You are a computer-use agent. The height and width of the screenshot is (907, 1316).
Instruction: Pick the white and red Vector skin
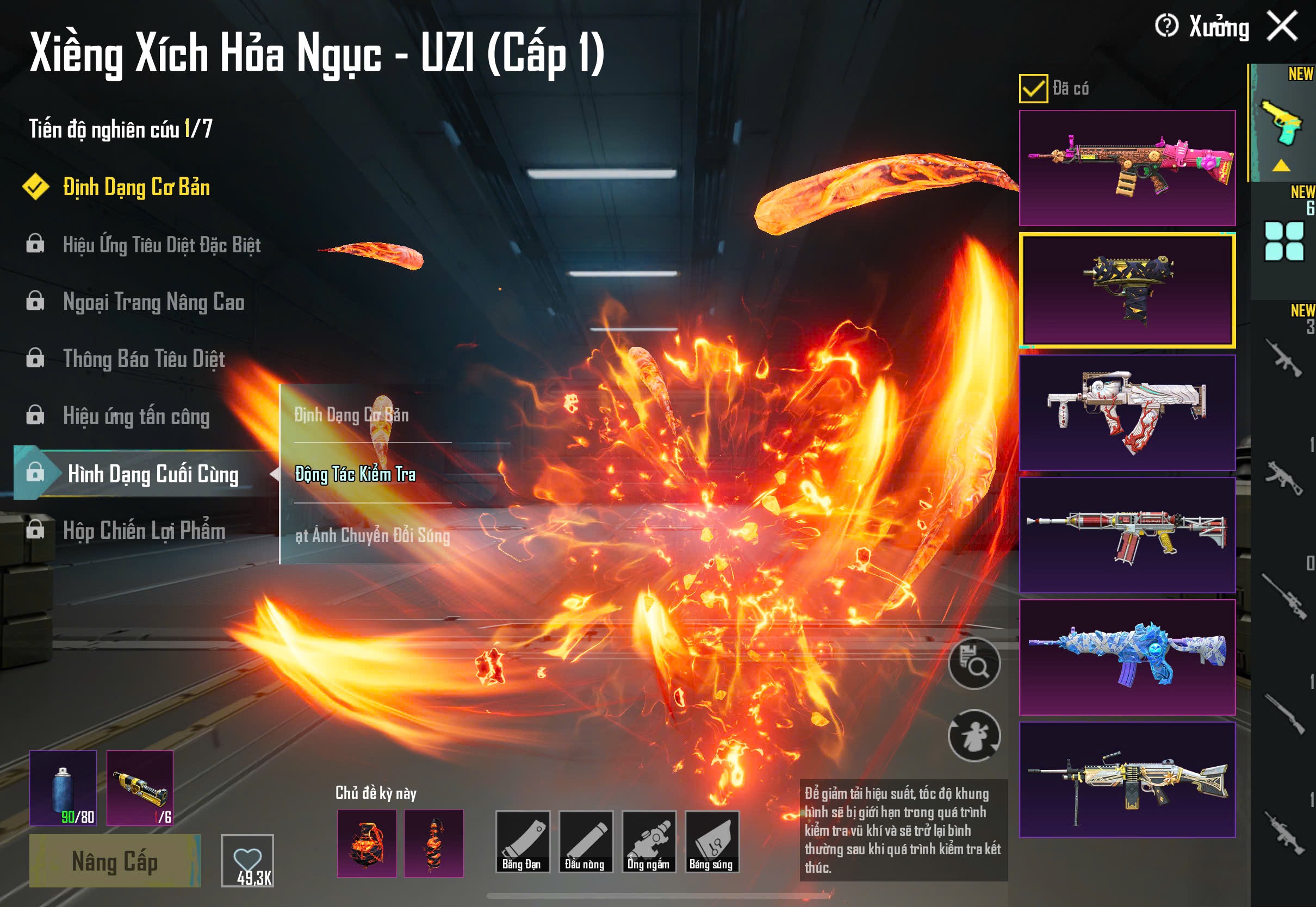pyautogui.click(x=1127, y=413)
